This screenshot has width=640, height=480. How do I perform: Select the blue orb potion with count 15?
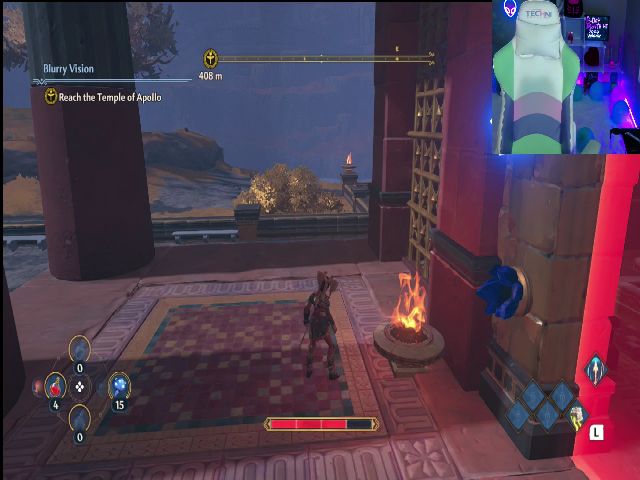click(119, 385)
